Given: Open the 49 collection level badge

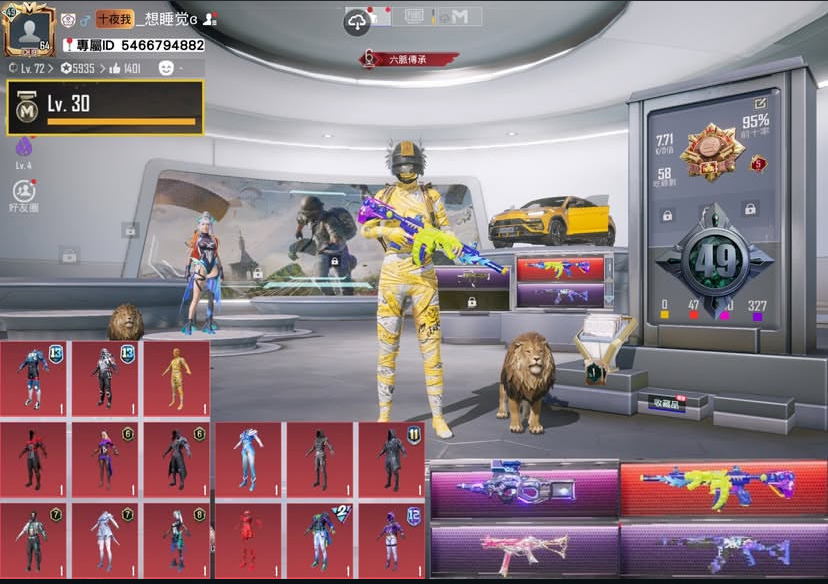Looking at the screenshot, I should pos(714,260).
